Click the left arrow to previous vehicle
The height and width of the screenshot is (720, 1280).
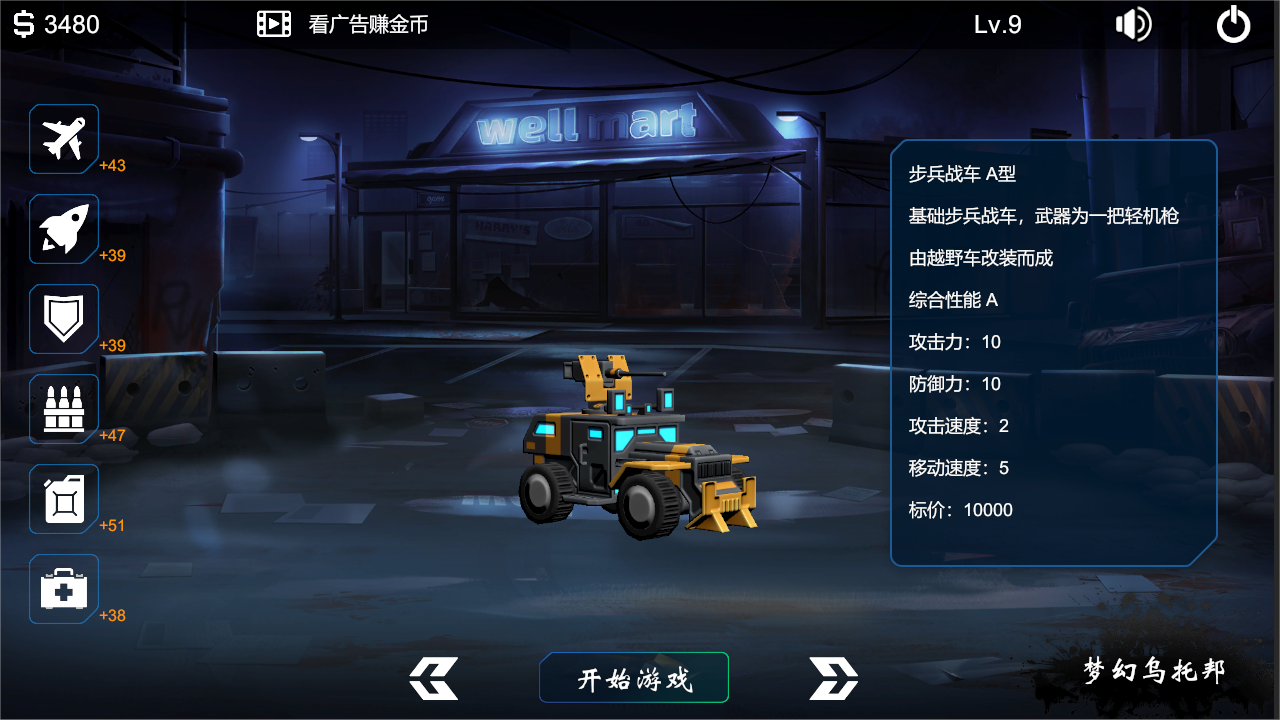point(434,677)
